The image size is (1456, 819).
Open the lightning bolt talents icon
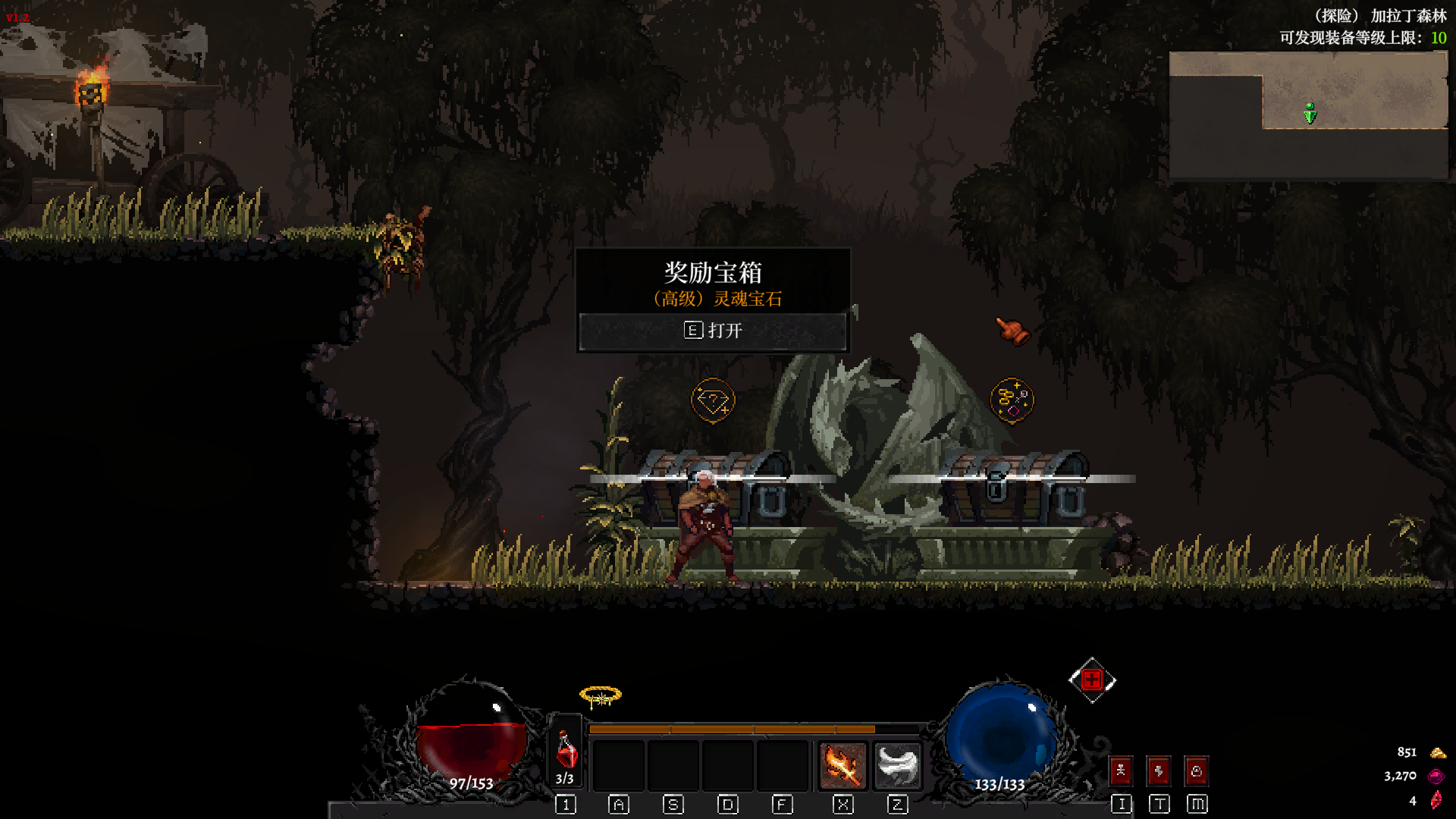[1159, 771]
